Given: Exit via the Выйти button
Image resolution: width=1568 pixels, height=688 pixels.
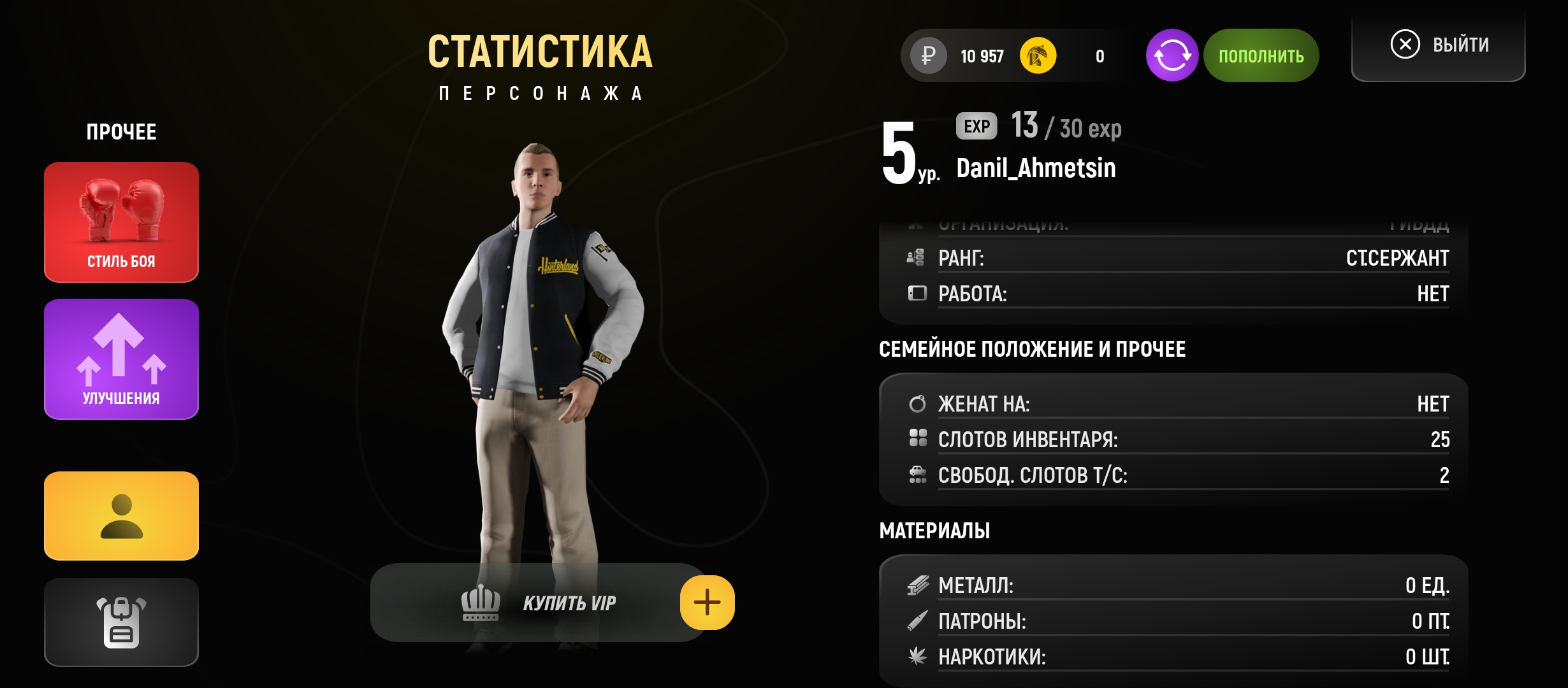Looking at the screenshot, I should click(x=1439, y=45).
